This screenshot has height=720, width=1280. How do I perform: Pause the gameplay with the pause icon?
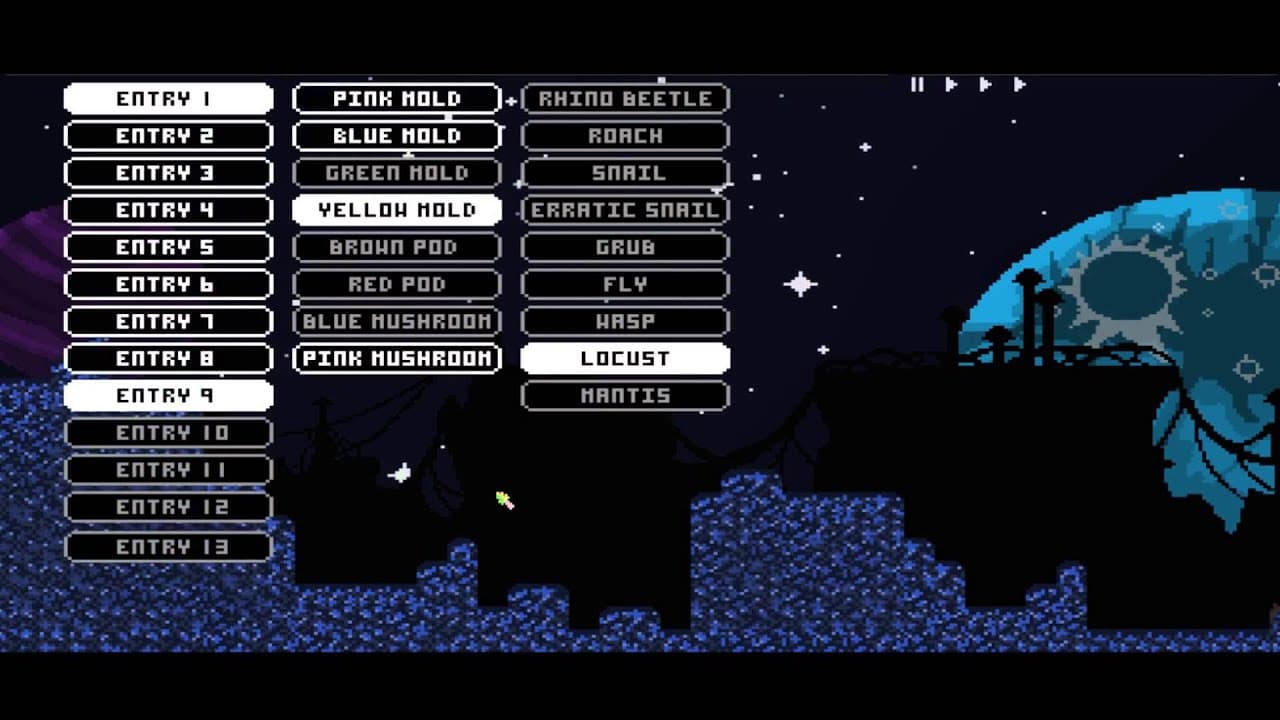[x=917, y=84]
